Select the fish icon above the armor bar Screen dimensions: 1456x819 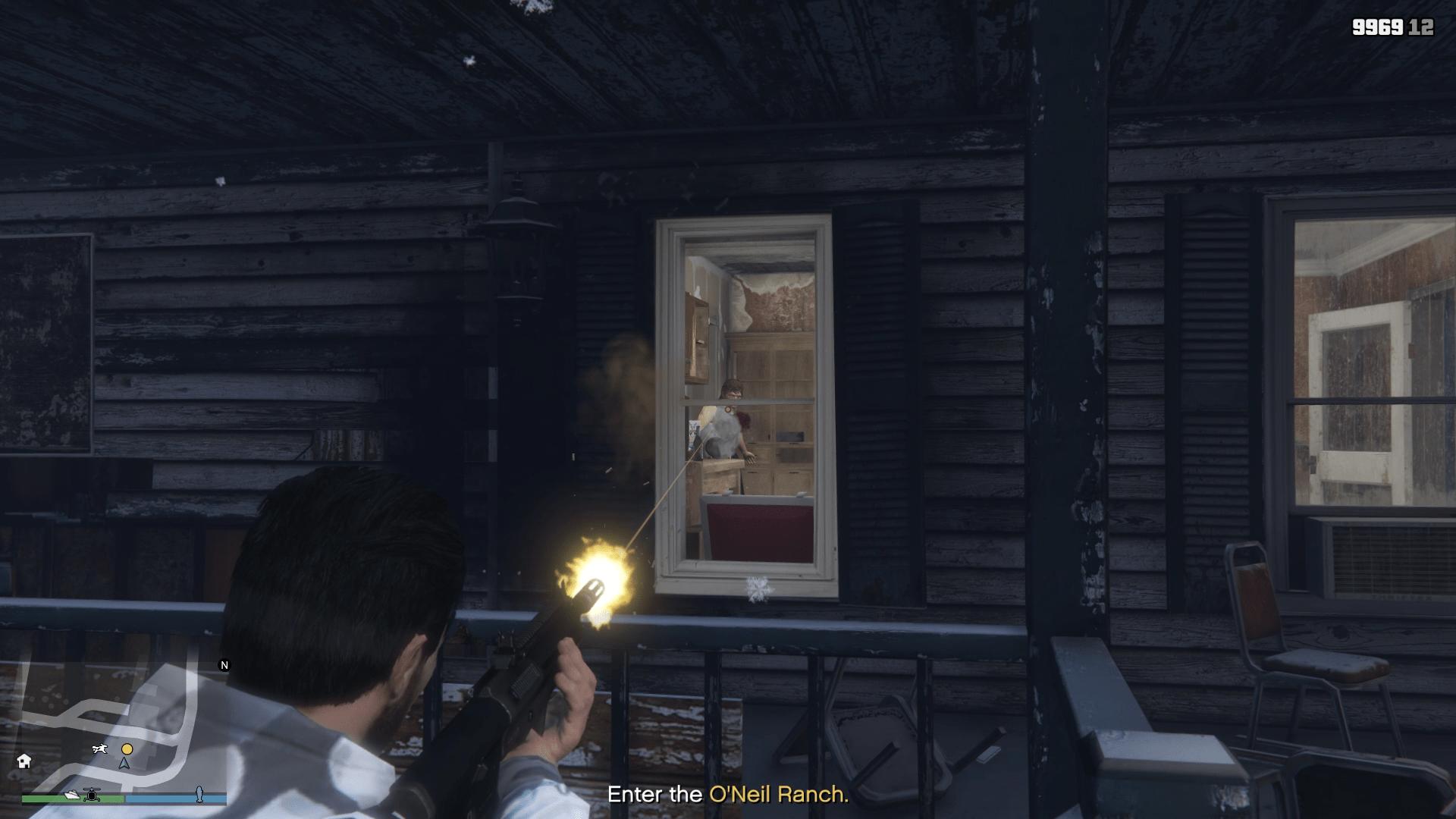point(200,794)
